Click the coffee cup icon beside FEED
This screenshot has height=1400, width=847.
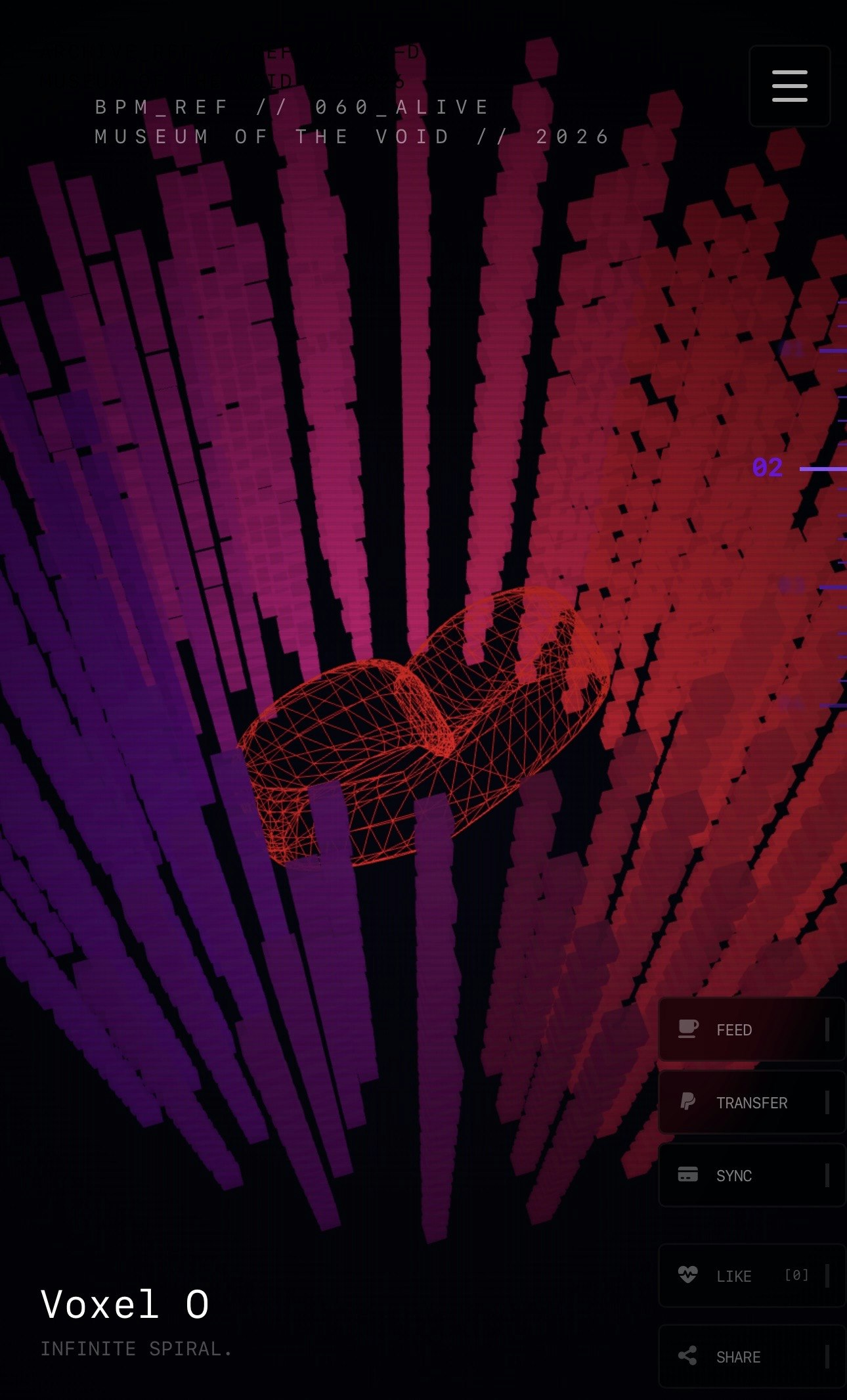(x=687, y=1029)
